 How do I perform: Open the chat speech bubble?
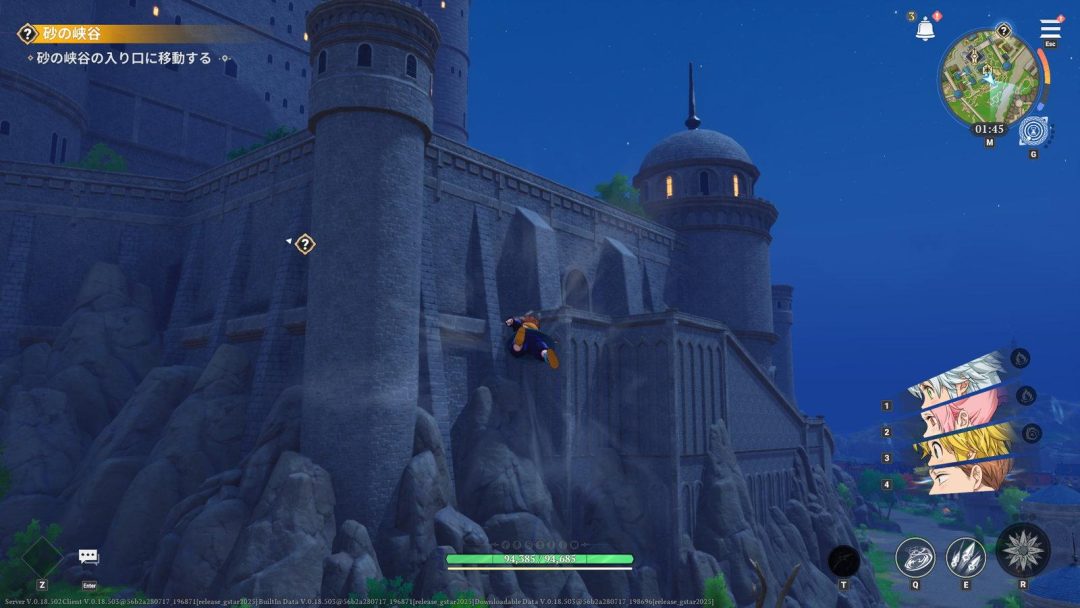[x=89, y=558]
